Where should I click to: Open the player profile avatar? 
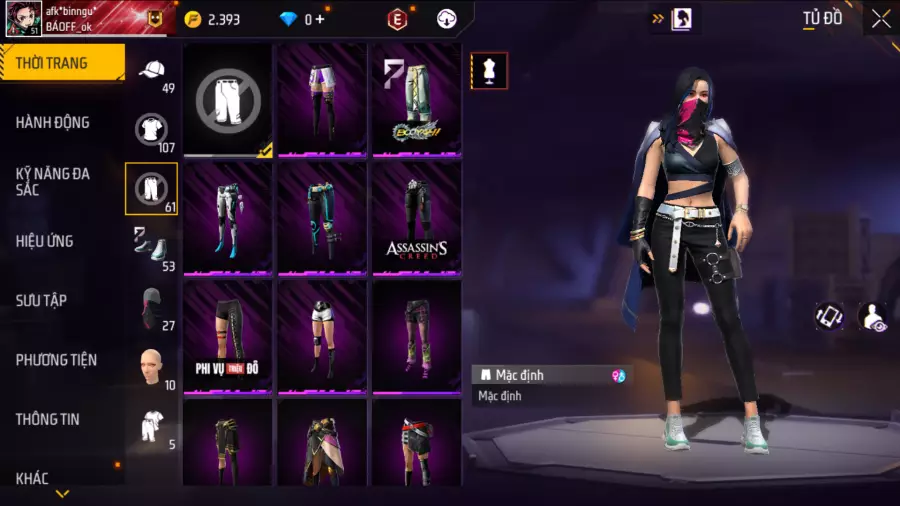23,19
